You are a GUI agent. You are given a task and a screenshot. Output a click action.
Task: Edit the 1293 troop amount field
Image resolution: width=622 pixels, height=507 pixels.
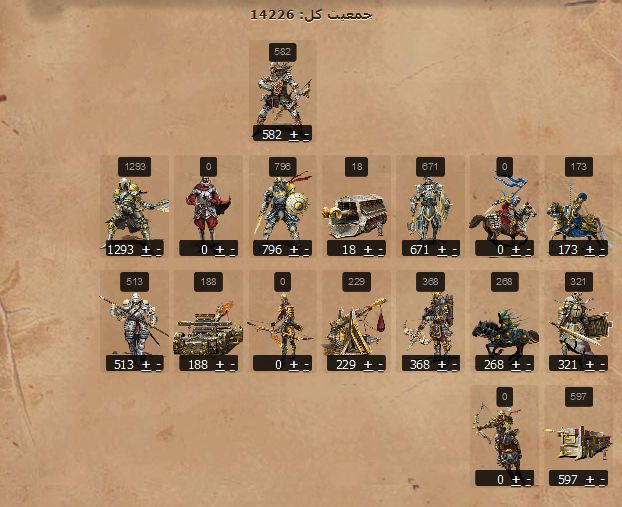[x=120, y=249]
